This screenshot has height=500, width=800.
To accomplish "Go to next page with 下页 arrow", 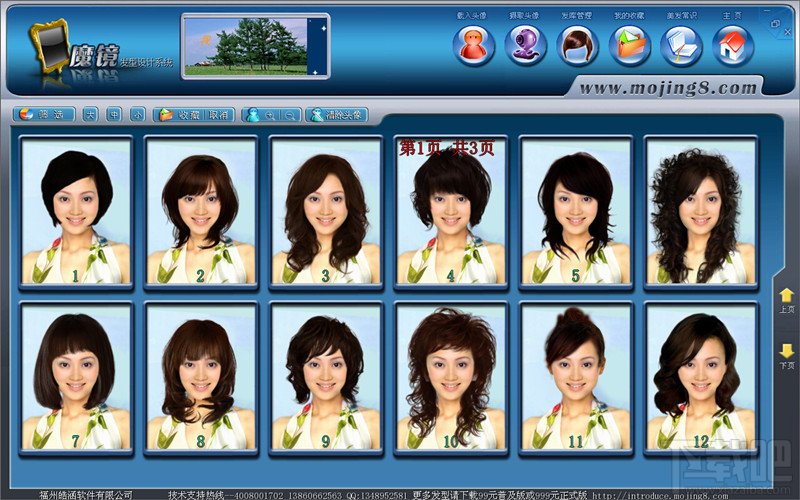I will pyautogui.click(x=787, y=355).
